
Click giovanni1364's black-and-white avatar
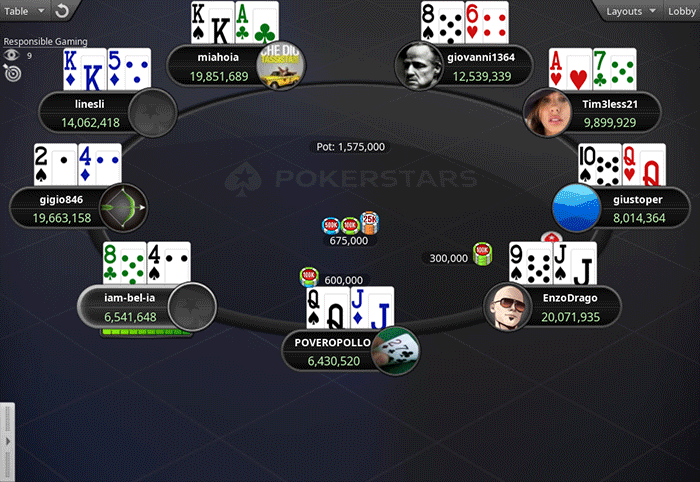tap(415, 66)
